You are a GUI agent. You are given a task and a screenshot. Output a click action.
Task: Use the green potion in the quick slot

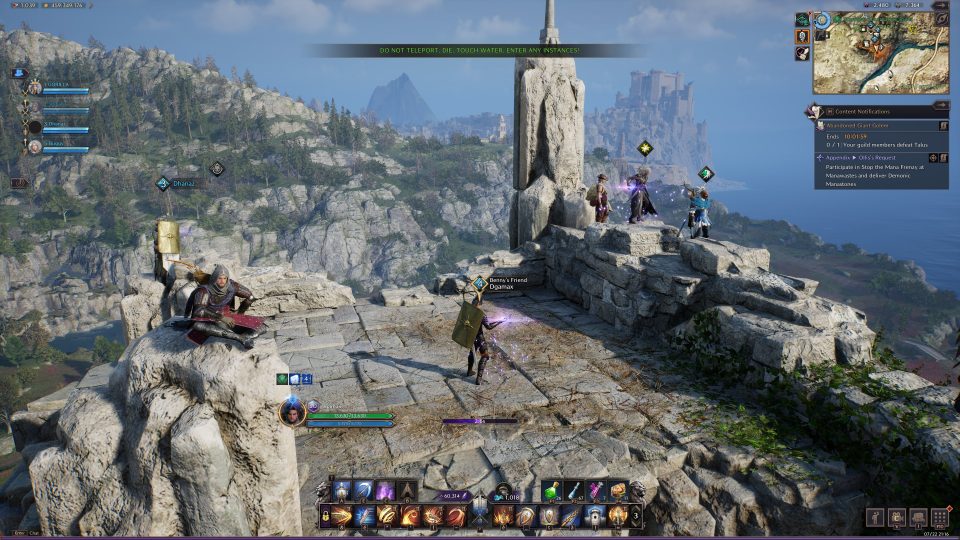click(553, 491)
